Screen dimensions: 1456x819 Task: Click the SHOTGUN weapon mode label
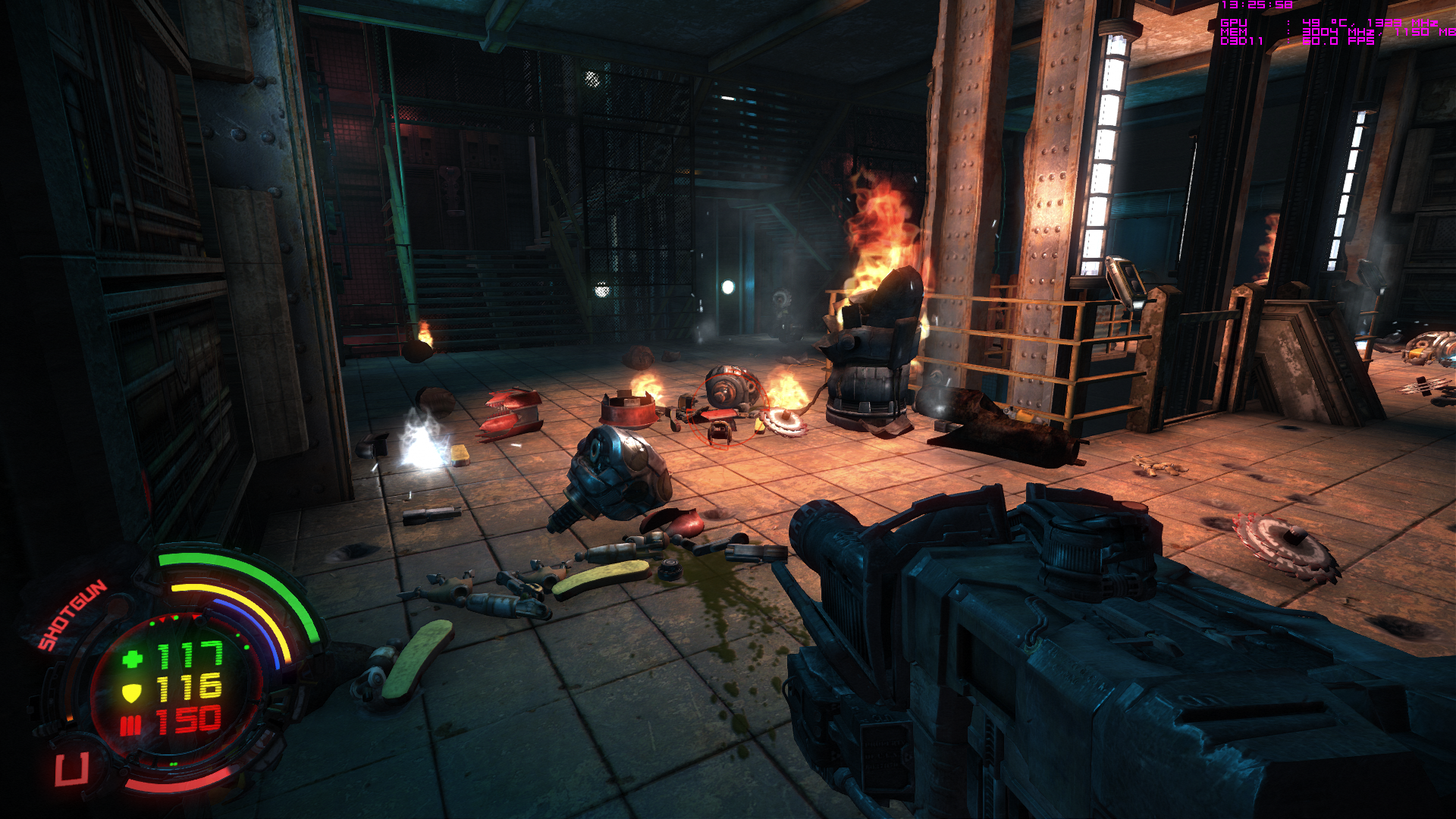(x=73, y=615)
